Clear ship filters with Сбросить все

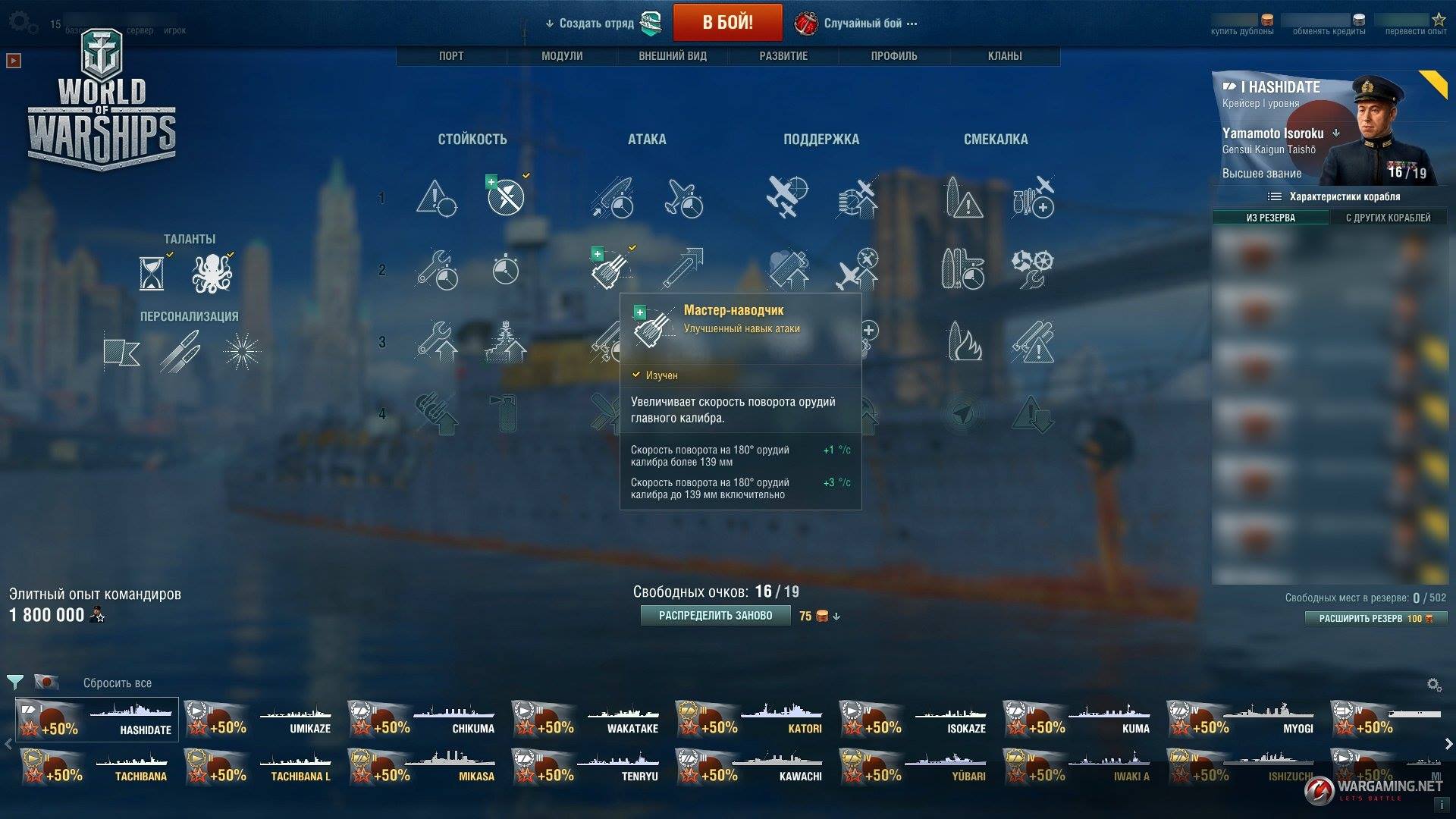click(118, 683)
